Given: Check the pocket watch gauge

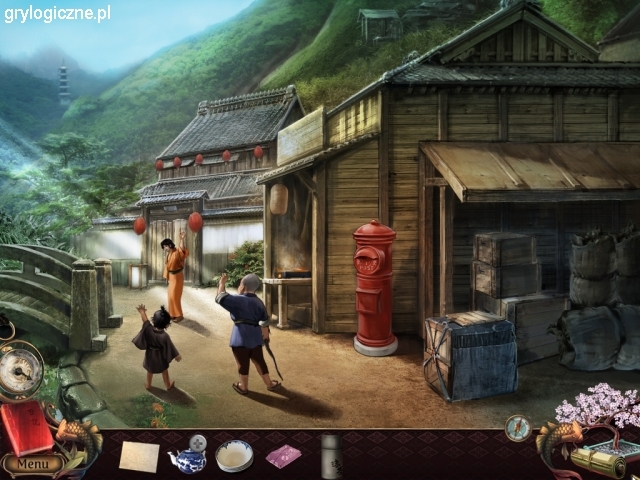Looking at the screenshot, I should 19,368.
